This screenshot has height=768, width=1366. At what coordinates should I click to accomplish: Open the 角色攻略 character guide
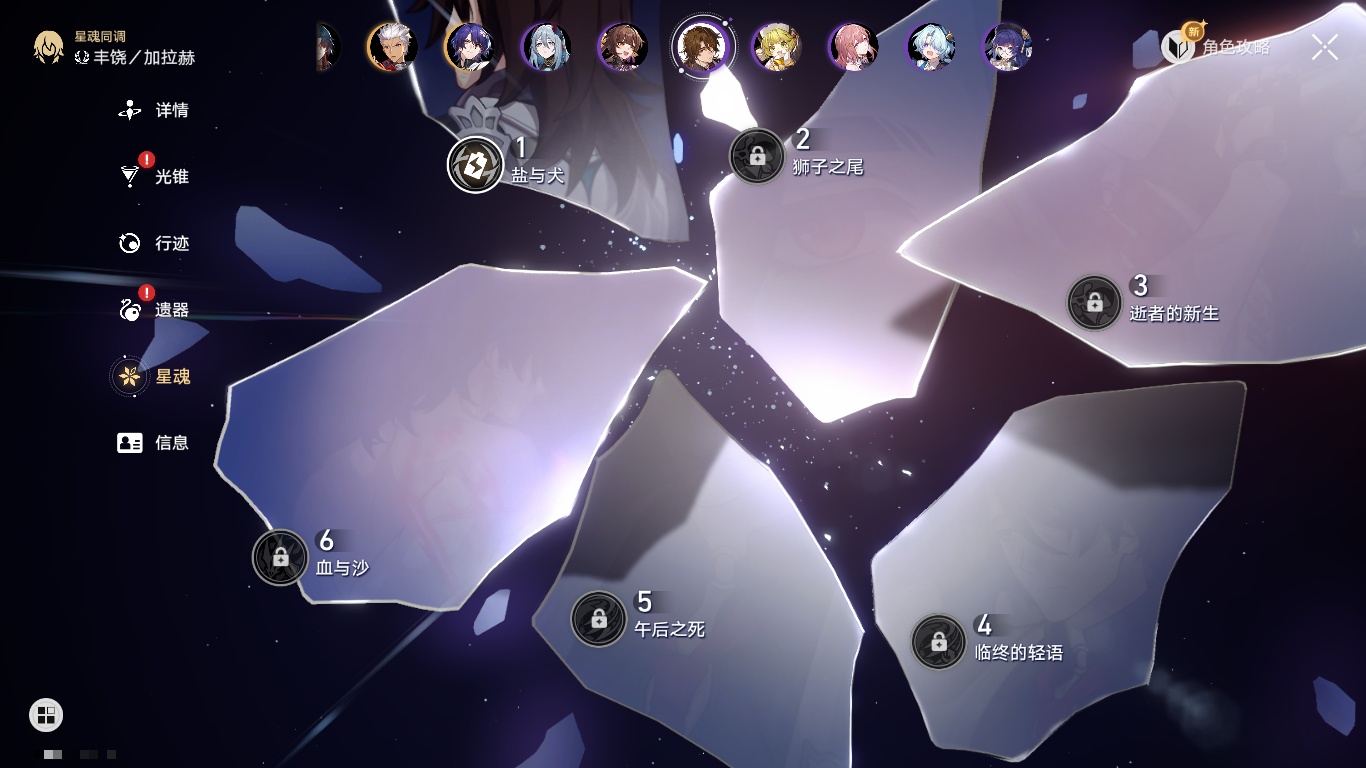1216,46
